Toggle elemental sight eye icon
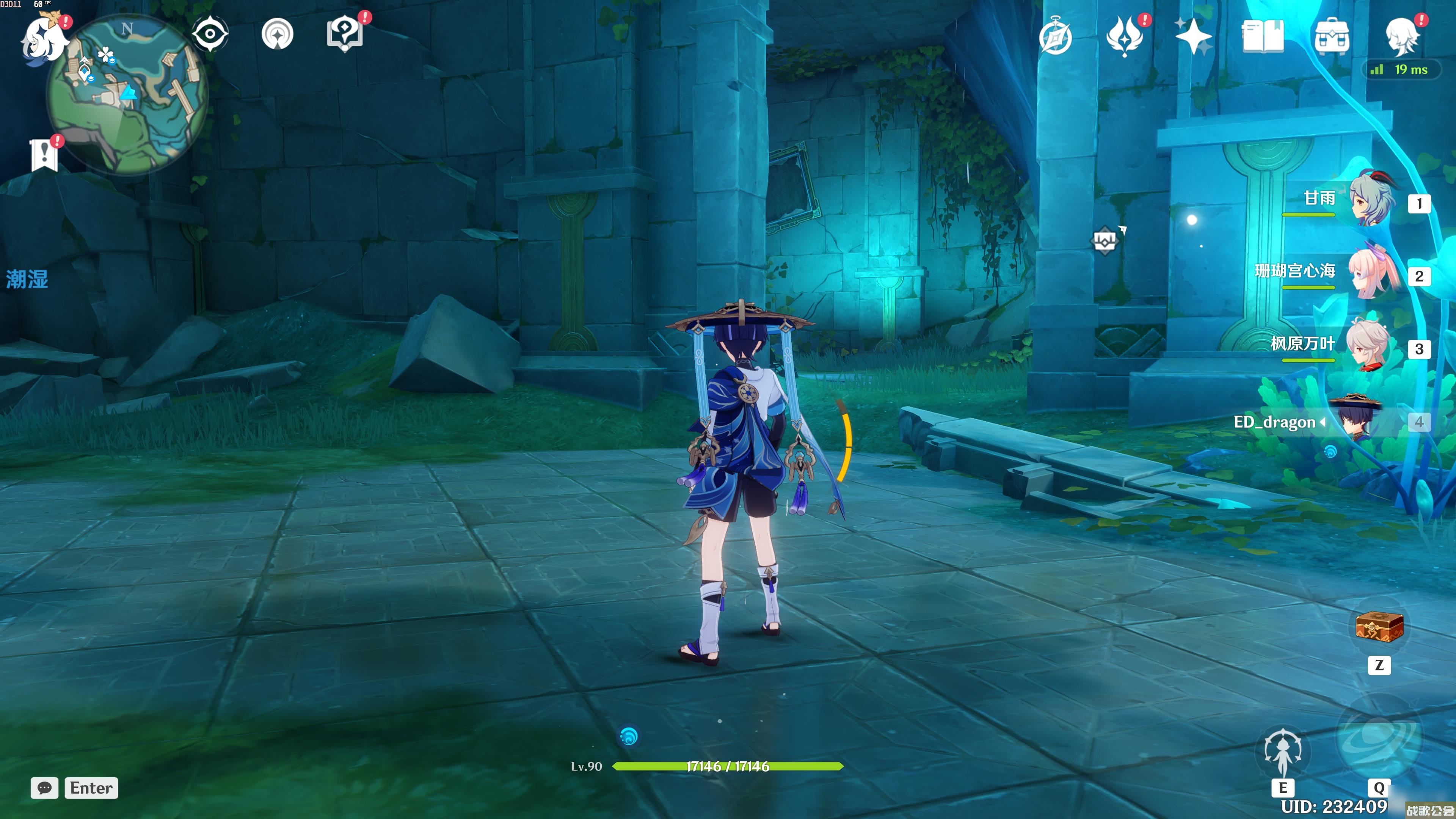This screenshot has width=1456, height=819. coord(210,34)
